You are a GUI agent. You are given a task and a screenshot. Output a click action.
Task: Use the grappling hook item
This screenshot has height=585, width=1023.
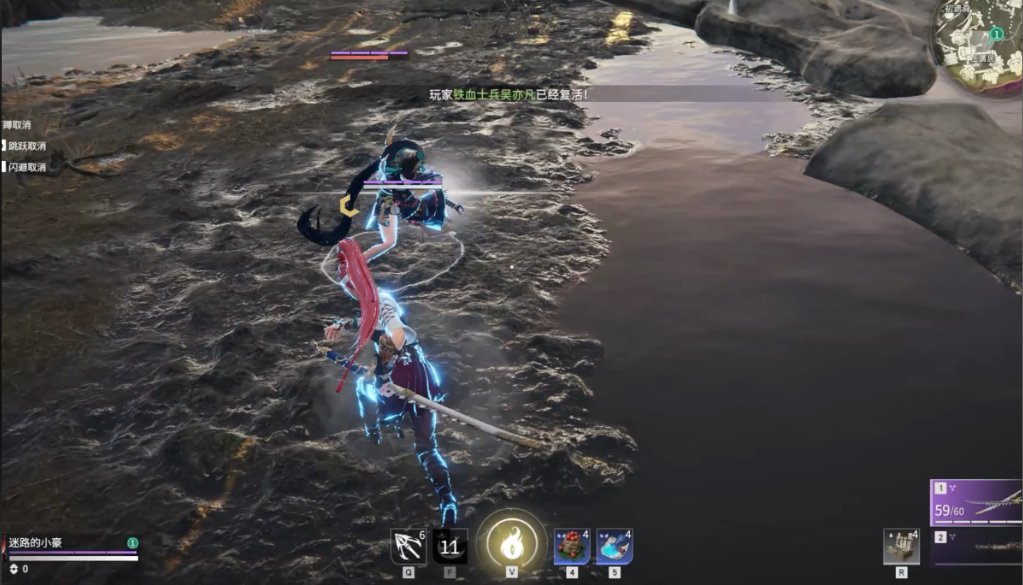click(408, 546)
